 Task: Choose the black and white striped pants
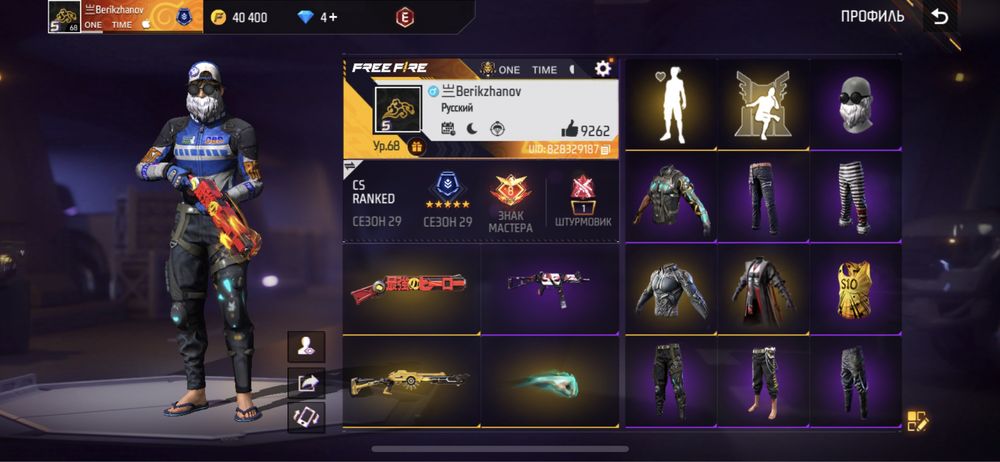pyautogui.click(x=855, y=197)
